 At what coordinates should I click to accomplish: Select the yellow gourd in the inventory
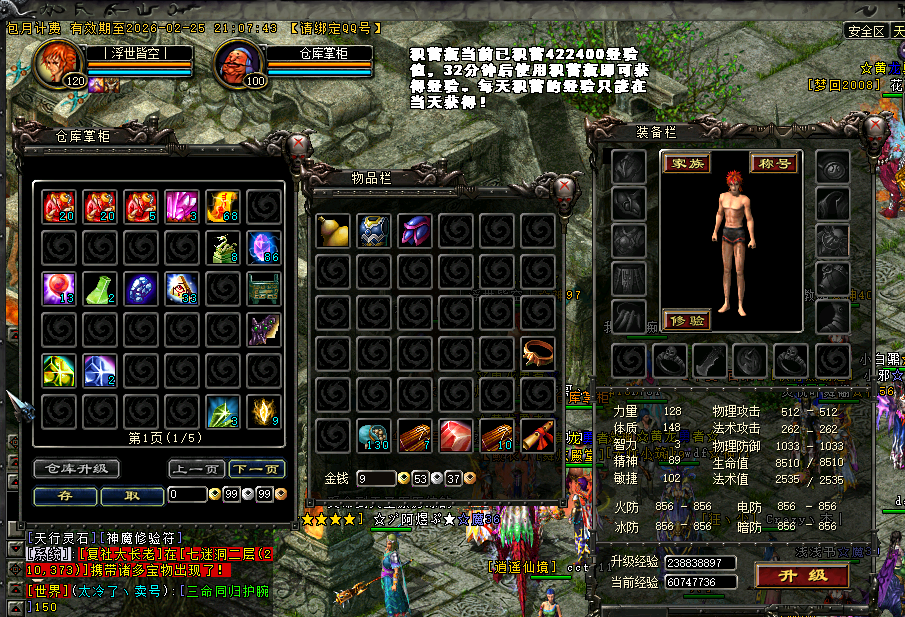[332, 230]
